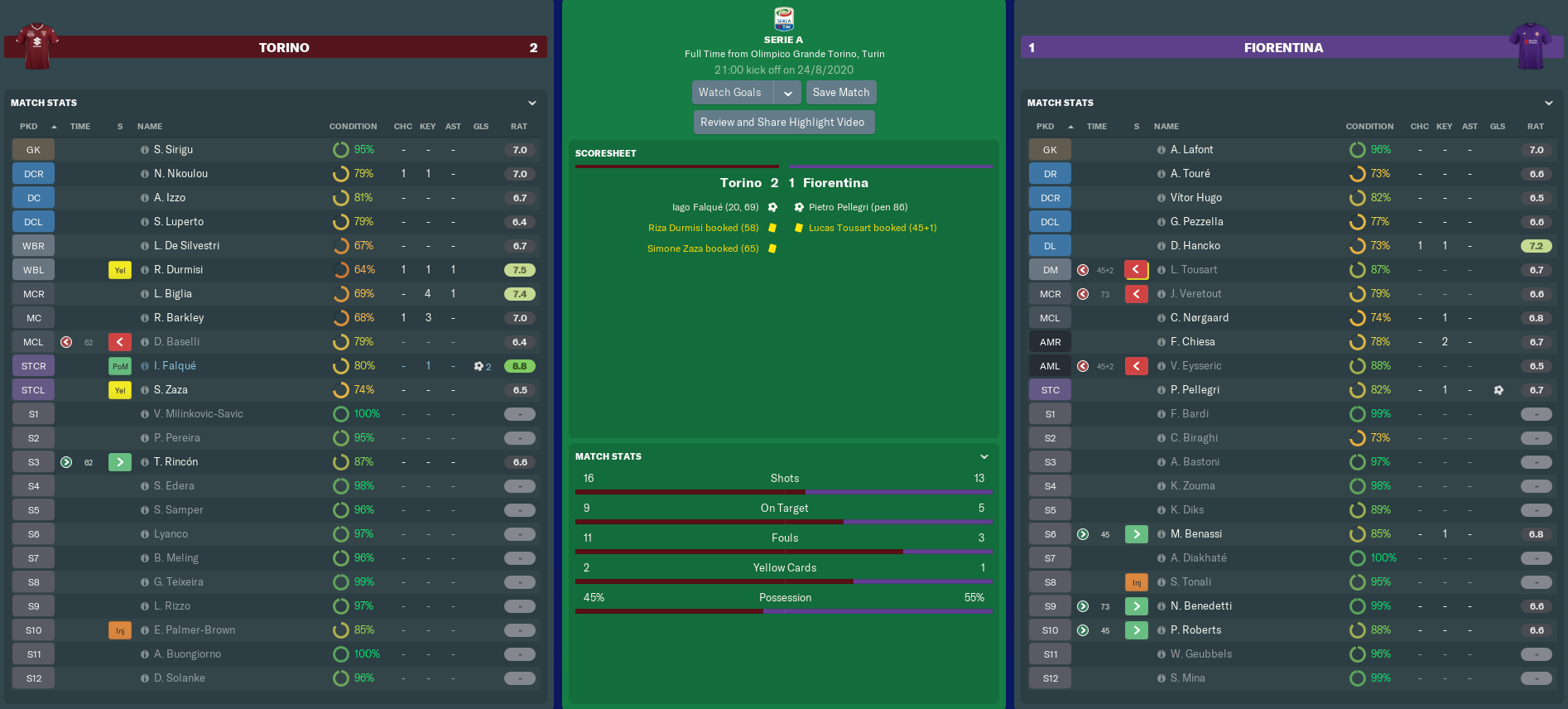Open the Fiorentina team name header
This screenshot has height=709, width=1568.
[x=1283, y=48]
